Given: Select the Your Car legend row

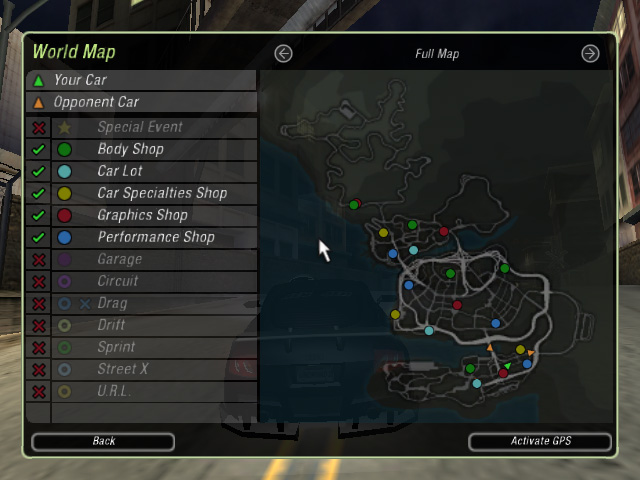Looking at the screenshot, I should (x=140, y=79).
